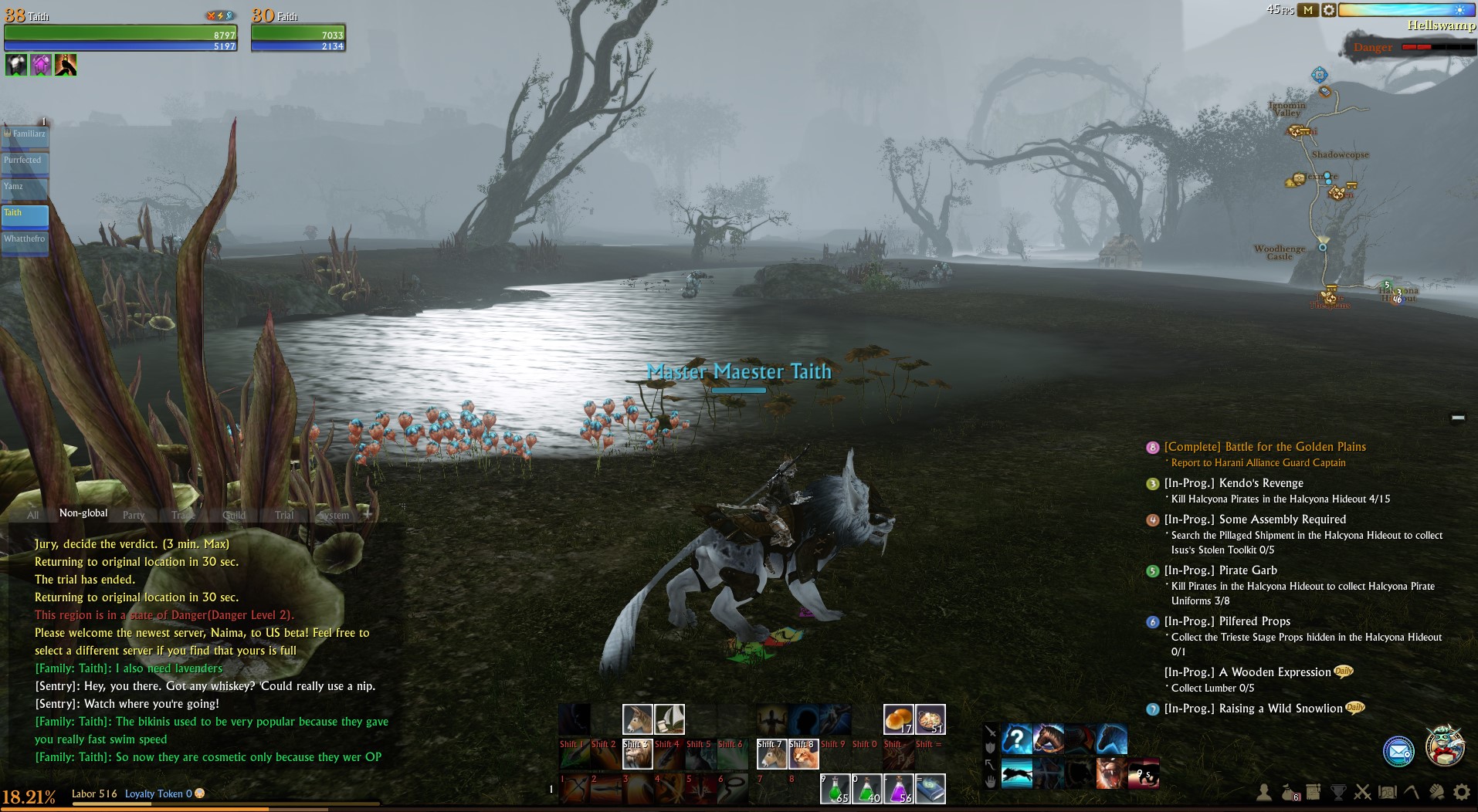Click the gear icon beside the M button
1478x812 pixels.
tap(1328, 10)
